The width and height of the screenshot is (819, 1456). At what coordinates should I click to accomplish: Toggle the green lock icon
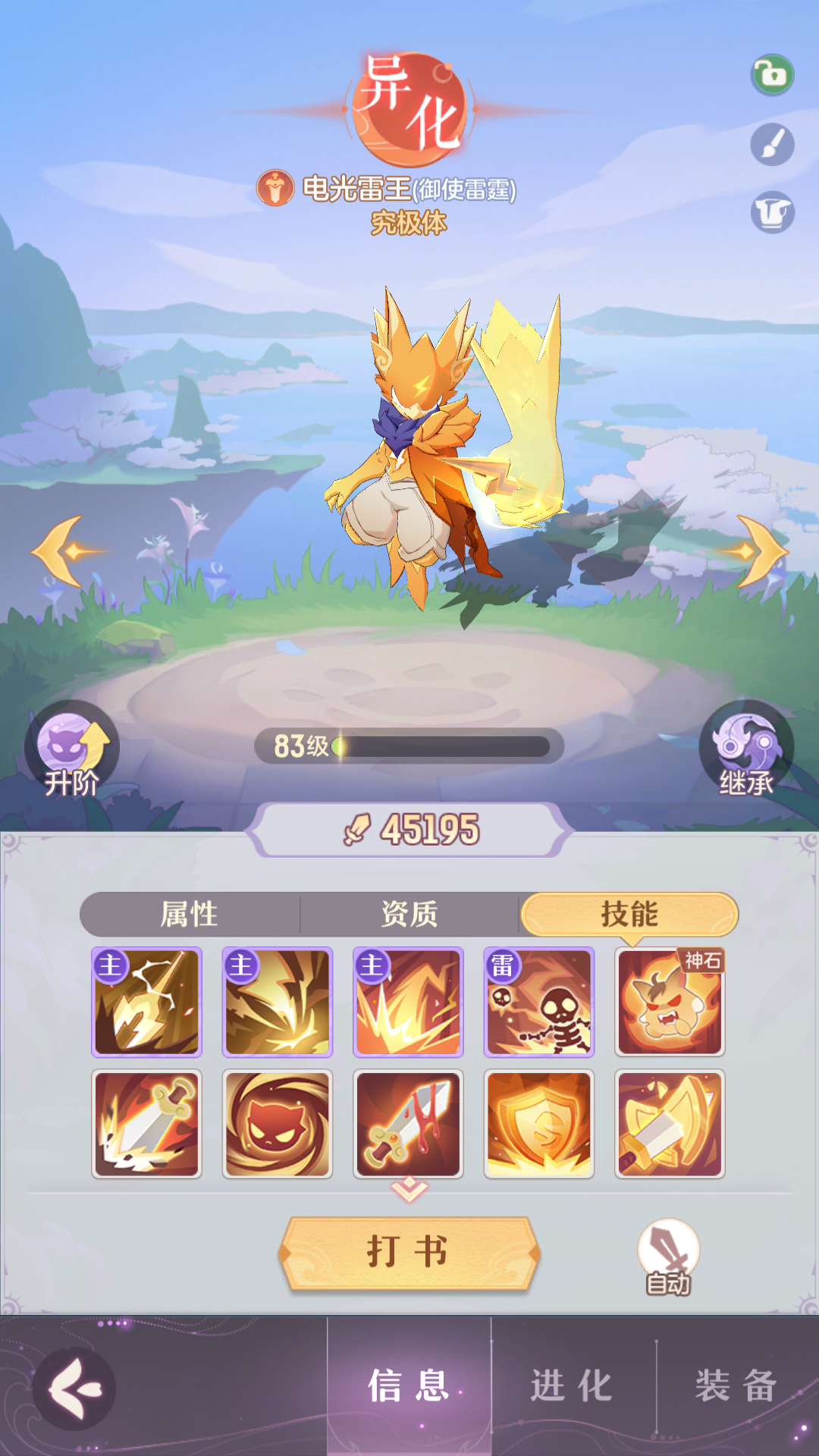click(x=772, y=75)
